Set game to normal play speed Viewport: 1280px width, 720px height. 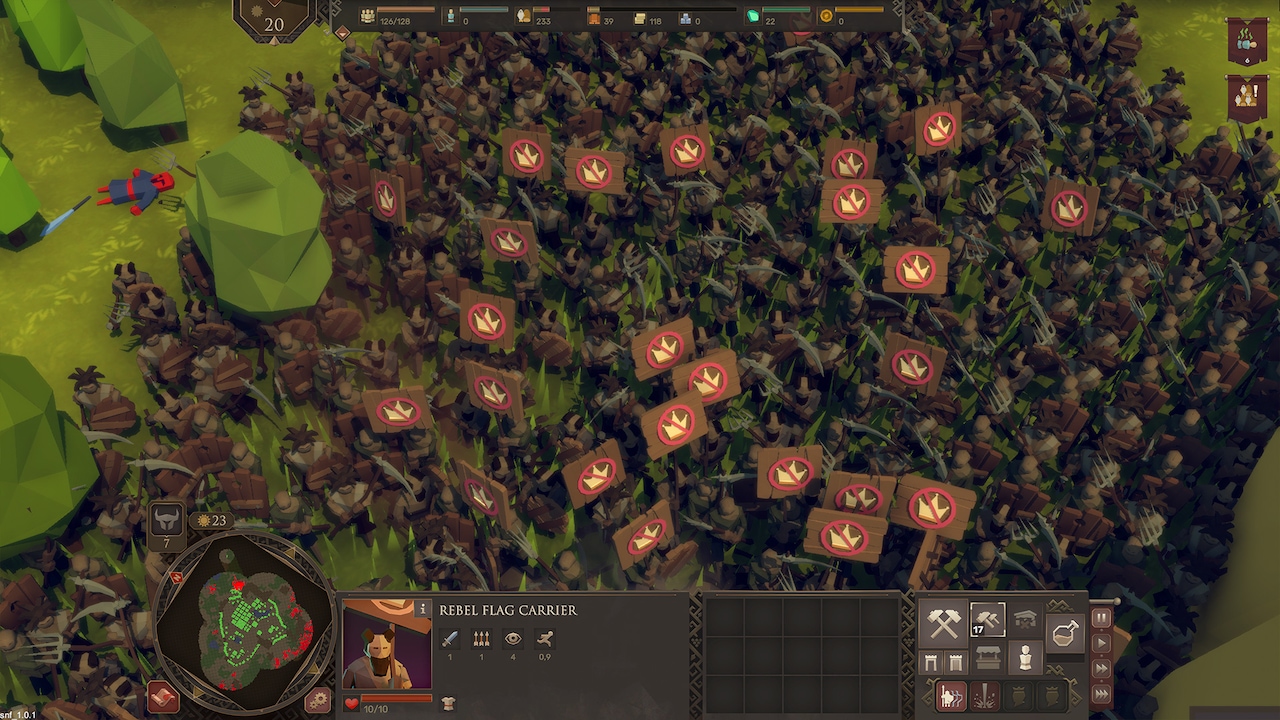click(1101, 643)
